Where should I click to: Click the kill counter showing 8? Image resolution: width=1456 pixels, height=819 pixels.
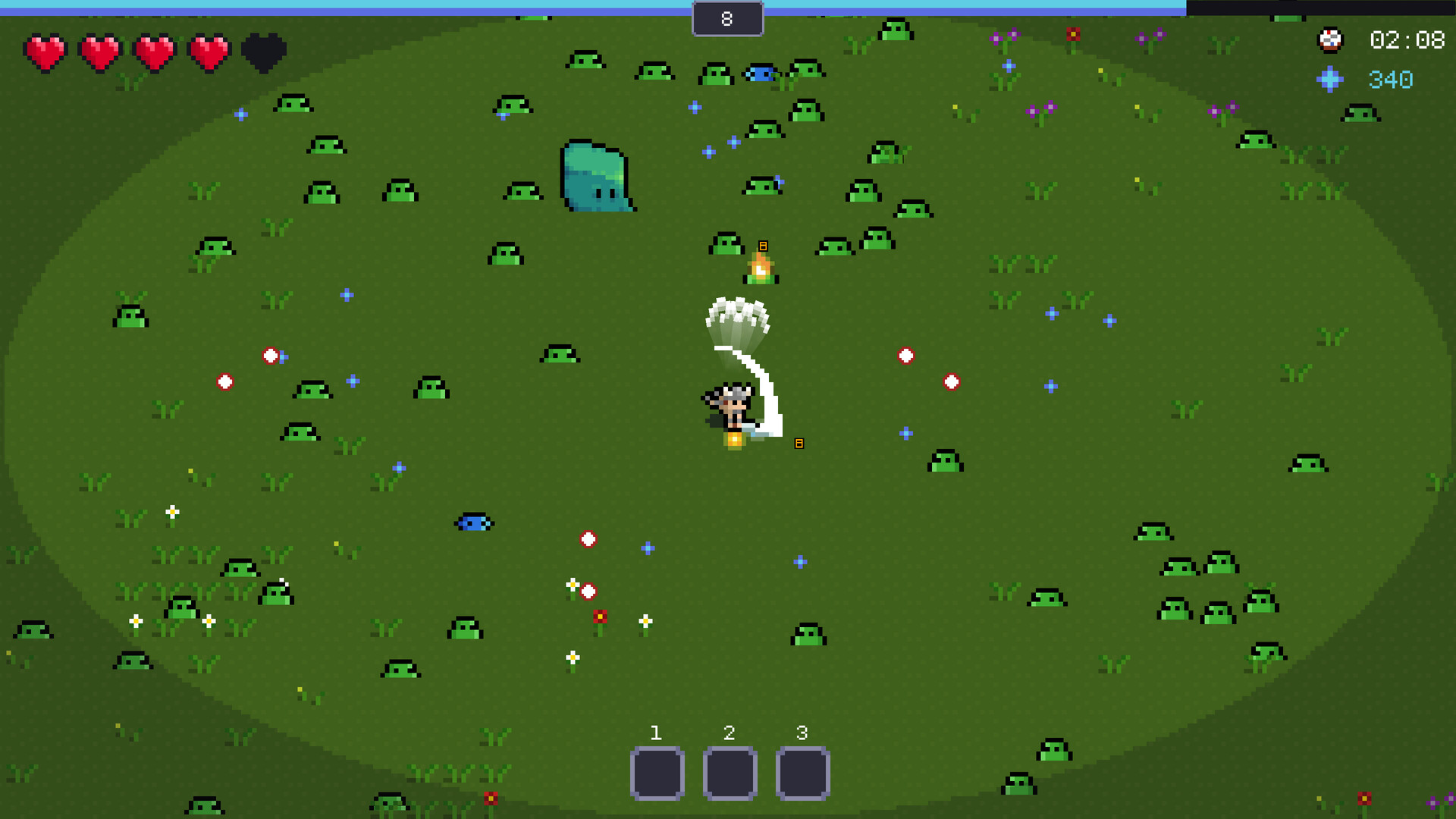click(727, 18)
